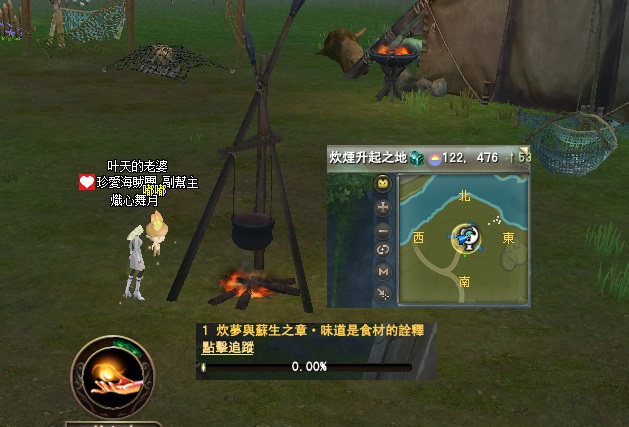Activate the glowing orb in hand skill
The height and width of the screenshot is (427, 629).
click(112, 375)
